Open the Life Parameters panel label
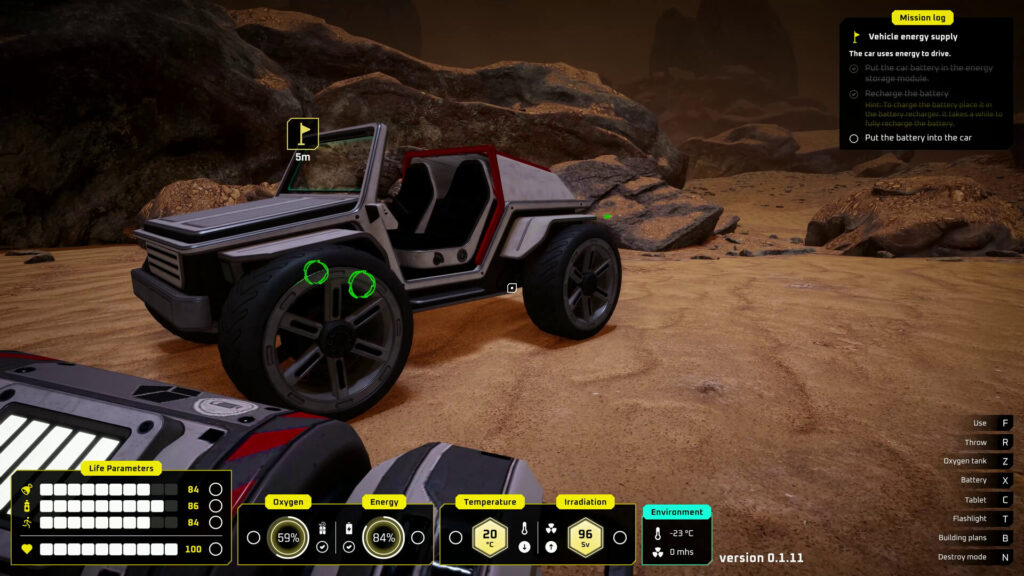 coord(121,468)
